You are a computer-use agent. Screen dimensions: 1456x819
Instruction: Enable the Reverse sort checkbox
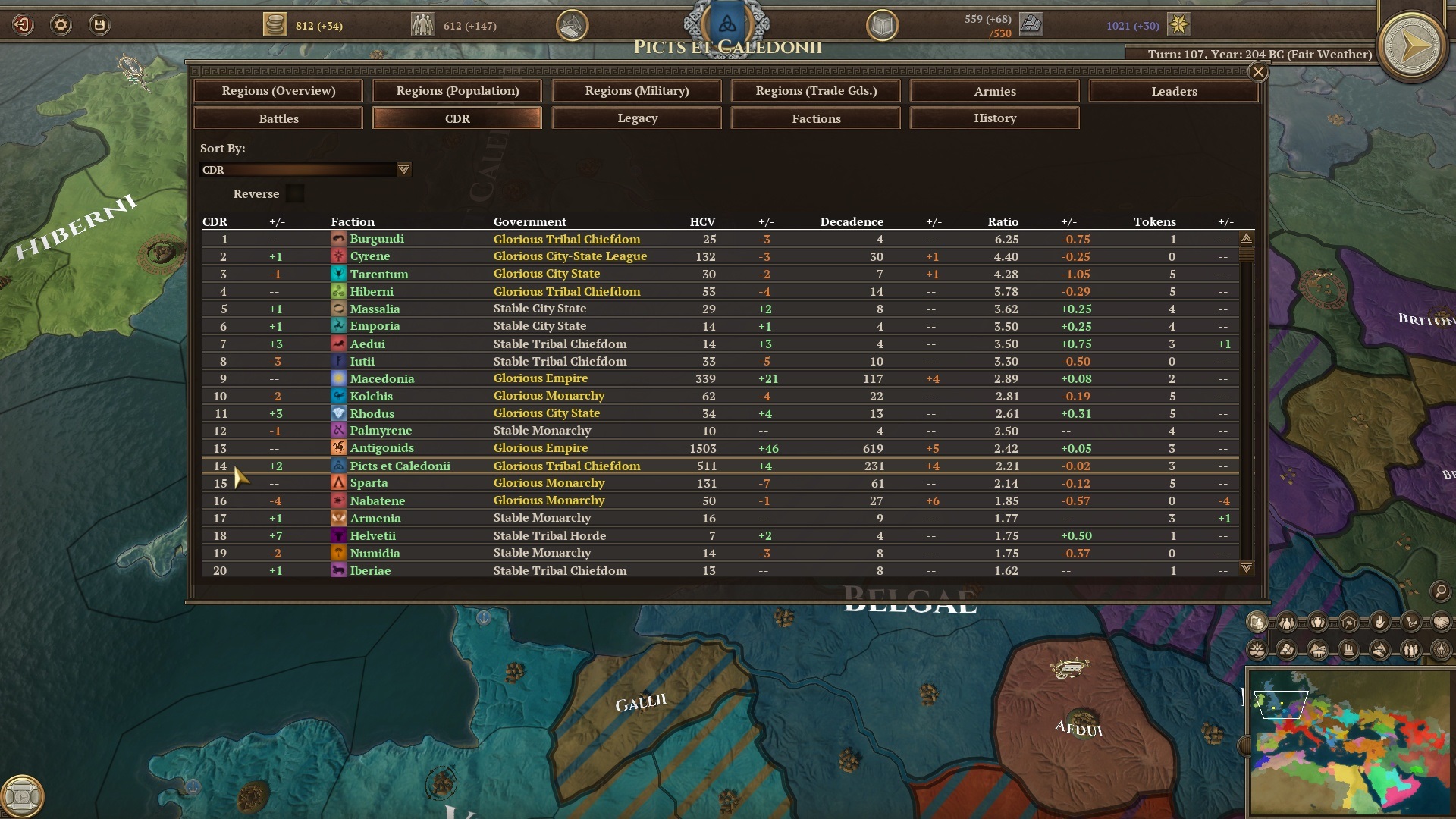point(295,193)
